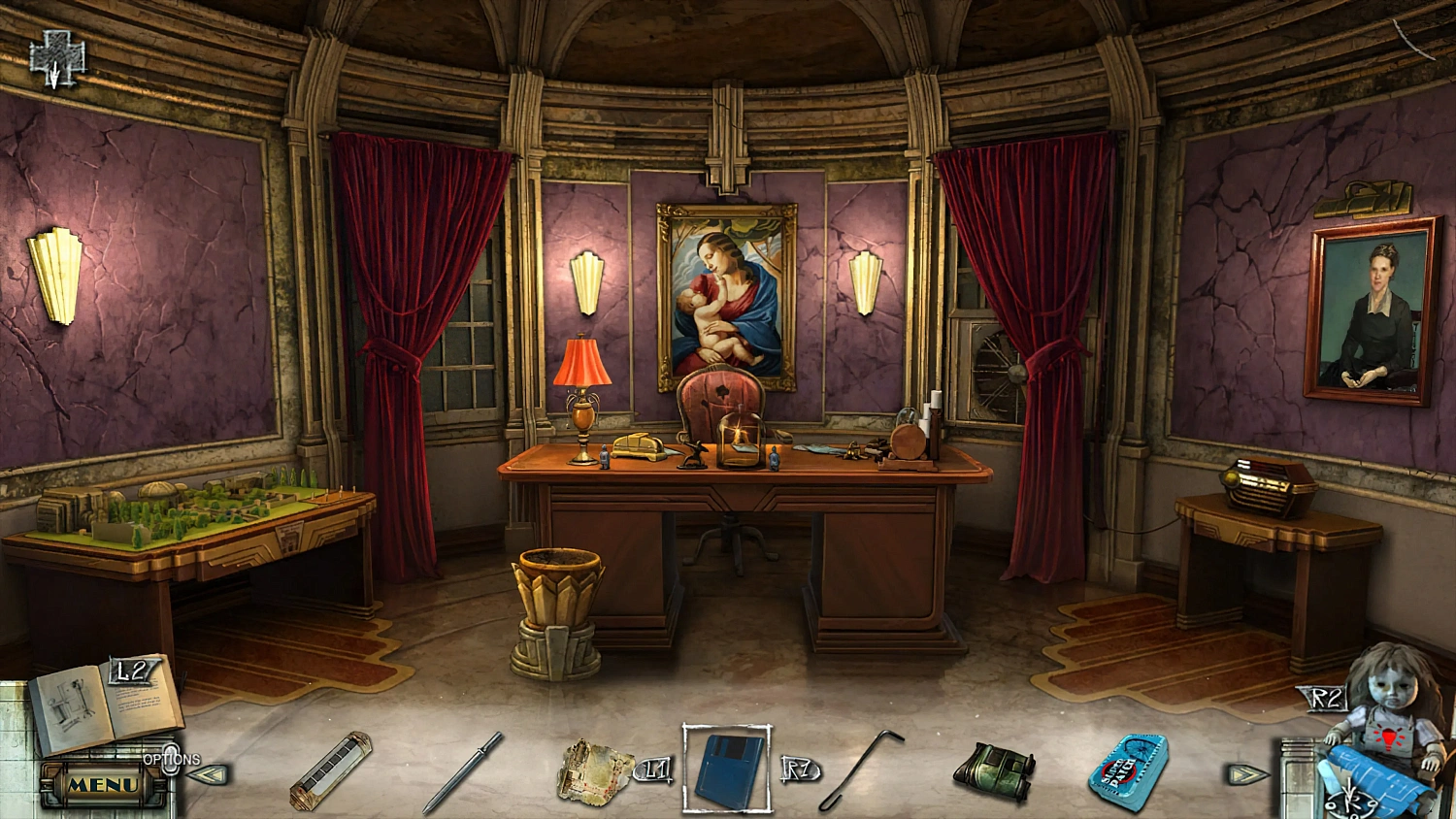Select the bent crowbar hook item

click(863, 771)
